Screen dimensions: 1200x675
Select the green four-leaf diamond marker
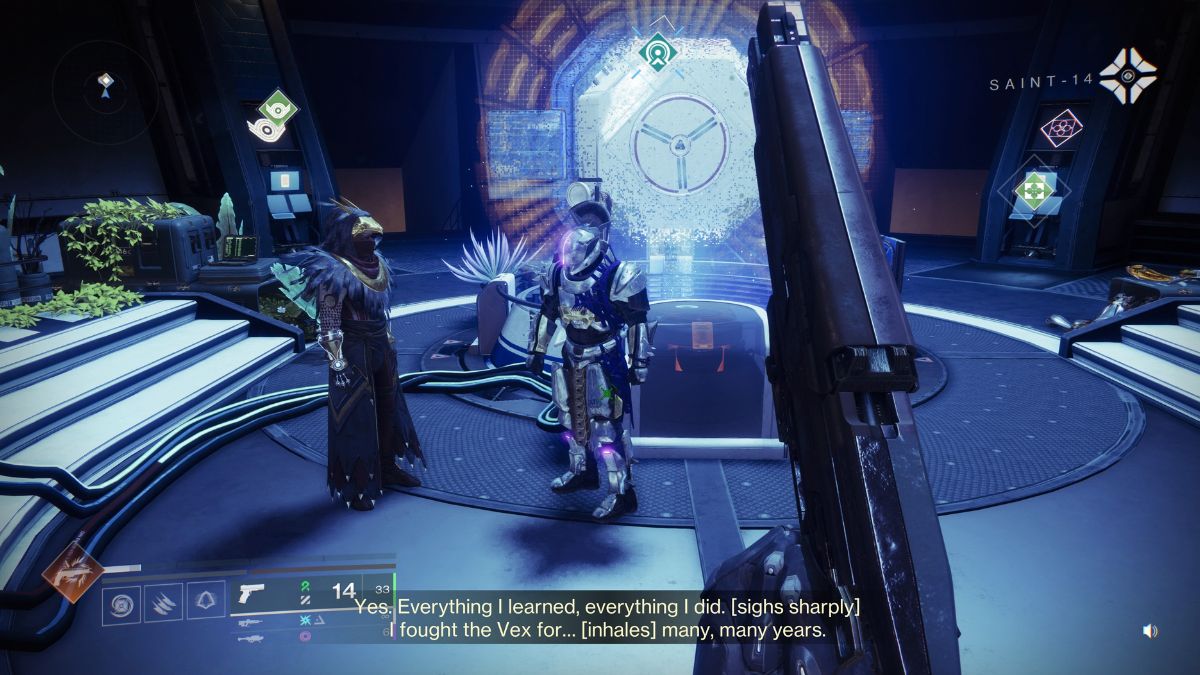point(1032,189)
